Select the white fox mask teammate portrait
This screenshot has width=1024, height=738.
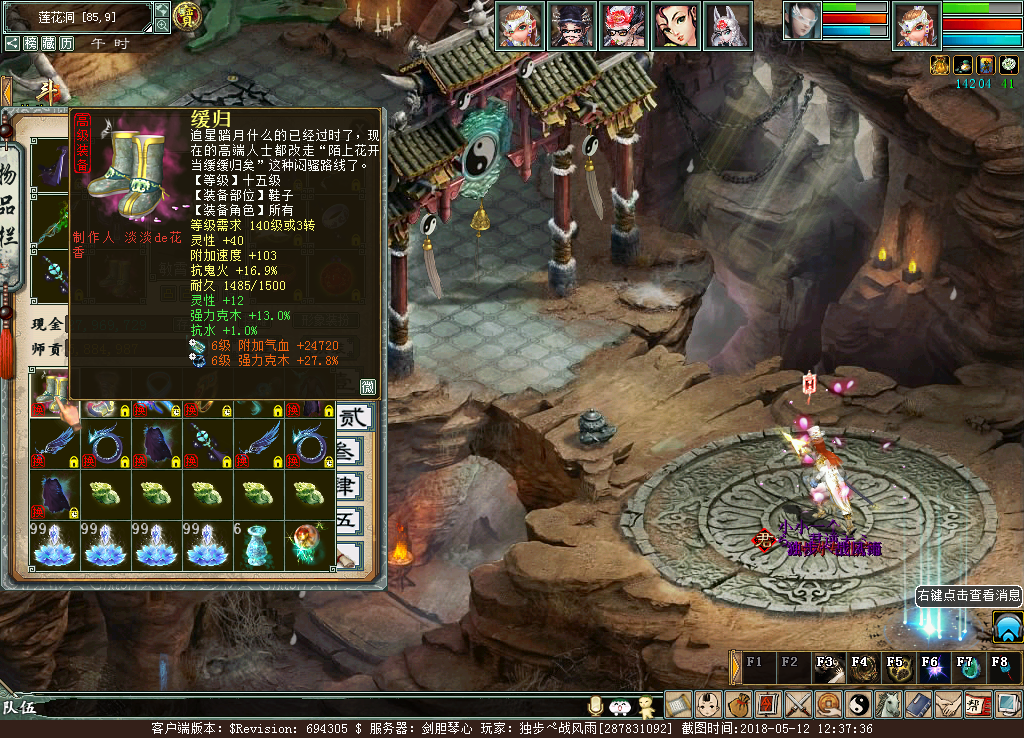click(728, 25)
